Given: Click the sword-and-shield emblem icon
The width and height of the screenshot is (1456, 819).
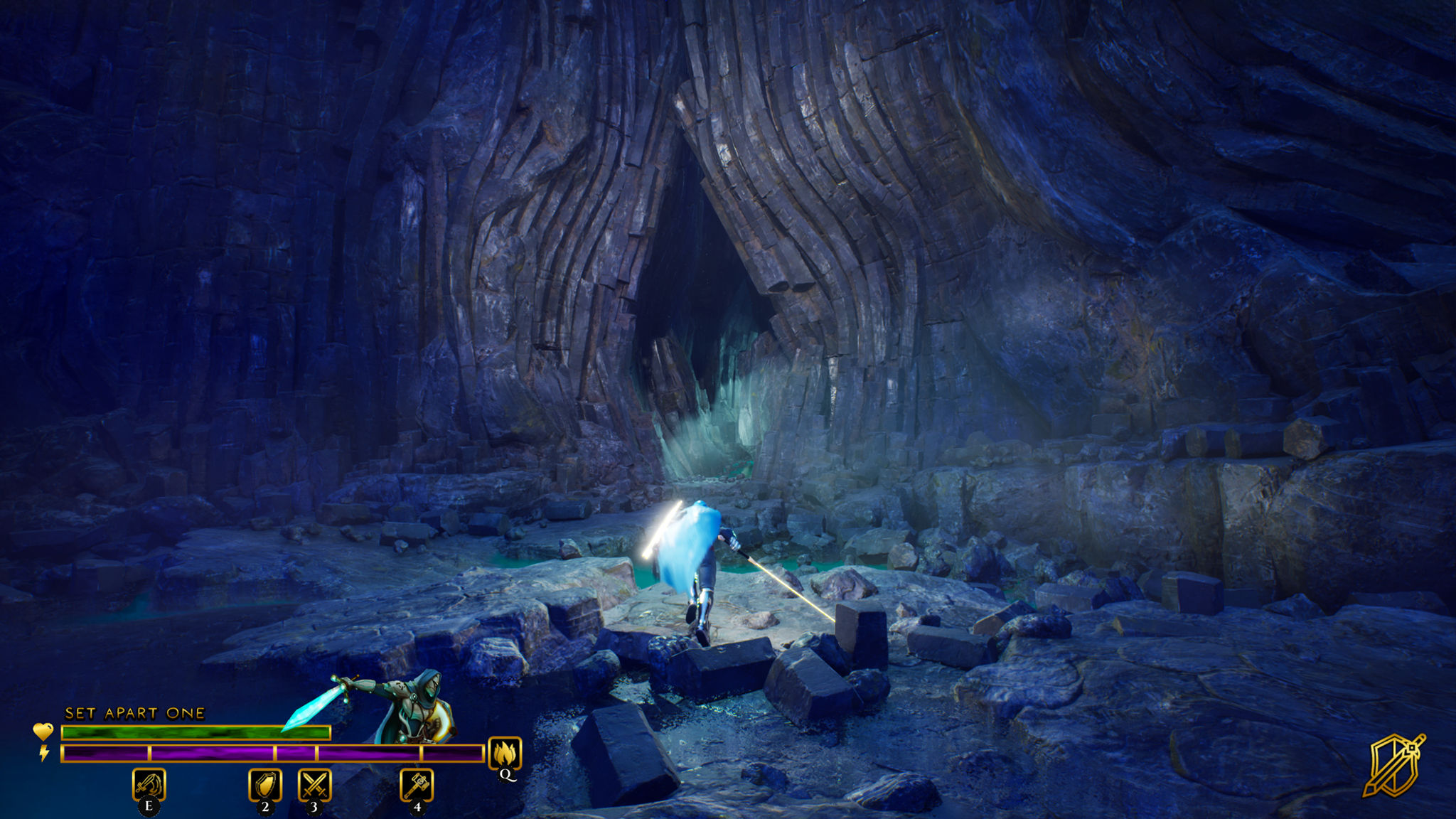Looking at the screenshot, I should (1393, 765).
